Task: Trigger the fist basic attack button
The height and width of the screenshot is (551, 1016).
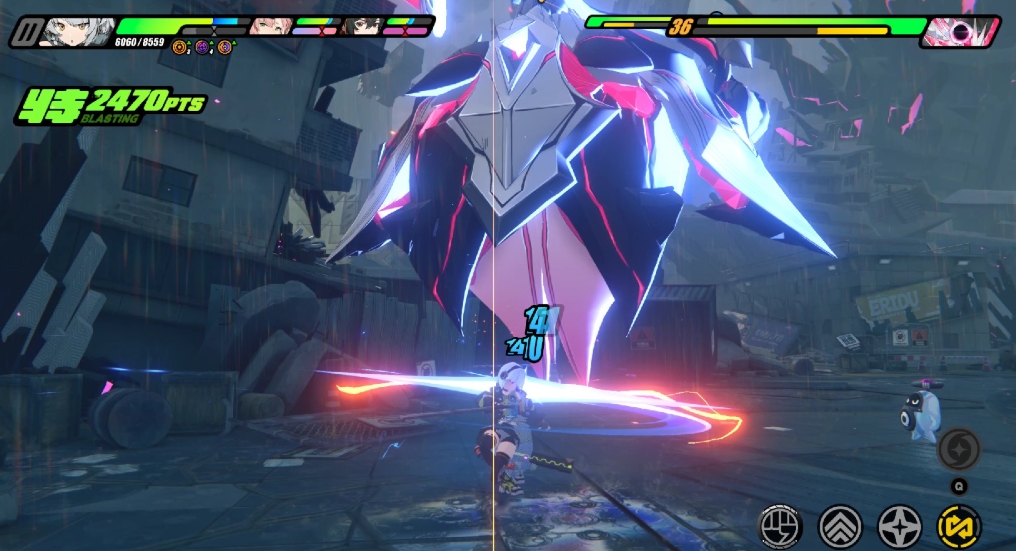Action: pos(779,524)
